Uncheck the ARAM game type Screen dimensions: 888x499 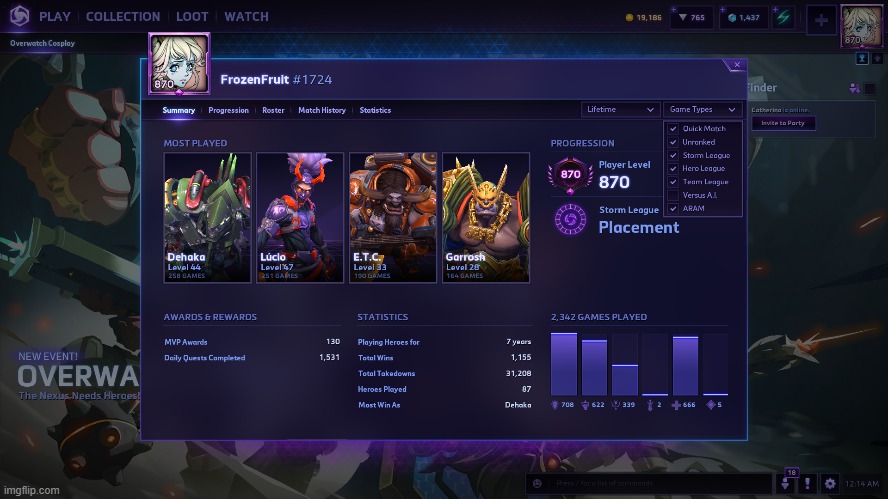[x=673, y=208]
